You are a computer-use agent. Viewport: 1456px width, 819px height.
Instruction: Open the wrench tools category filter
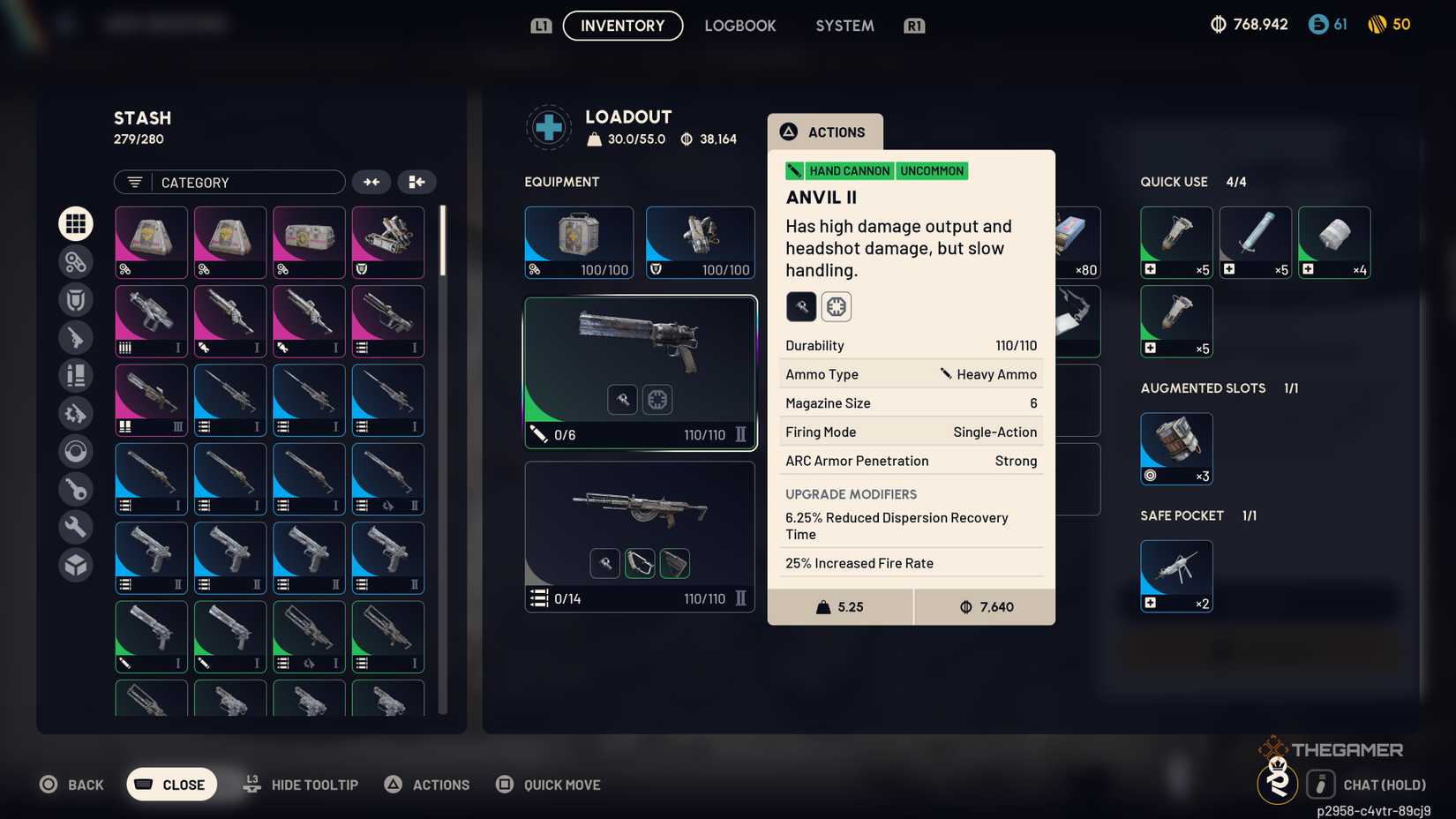(76, 526)
